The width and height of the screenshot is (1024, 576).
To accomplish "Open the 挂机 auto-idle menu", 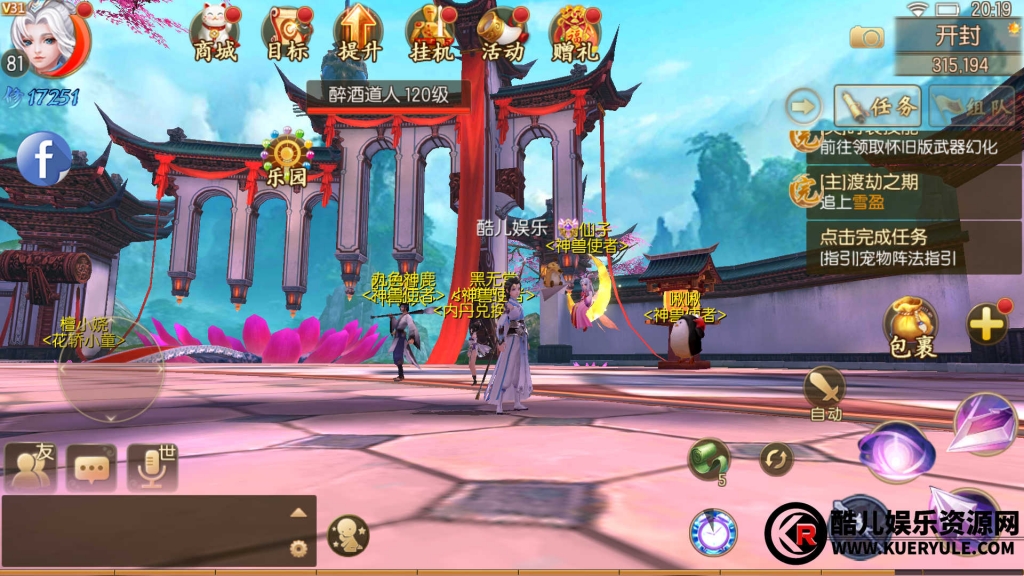I will coord(431,33).
